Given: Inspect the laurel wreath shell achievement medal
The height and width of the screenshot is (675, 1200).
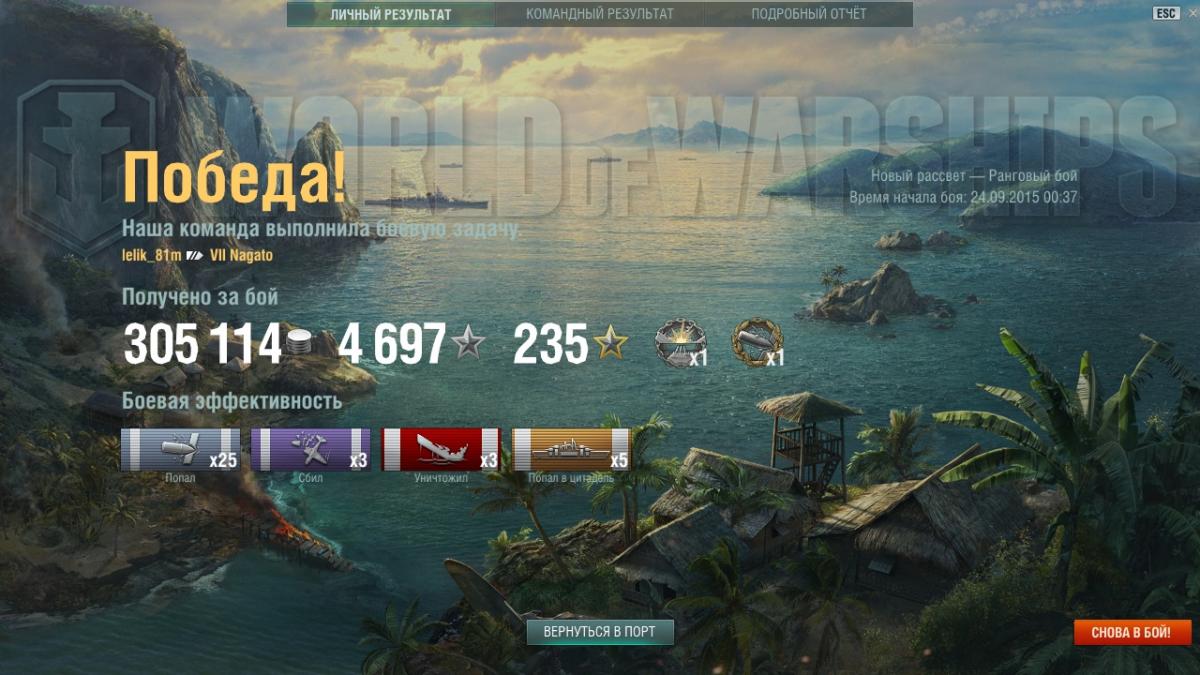Looking at the screenshot, I should [x=756, y=342].
